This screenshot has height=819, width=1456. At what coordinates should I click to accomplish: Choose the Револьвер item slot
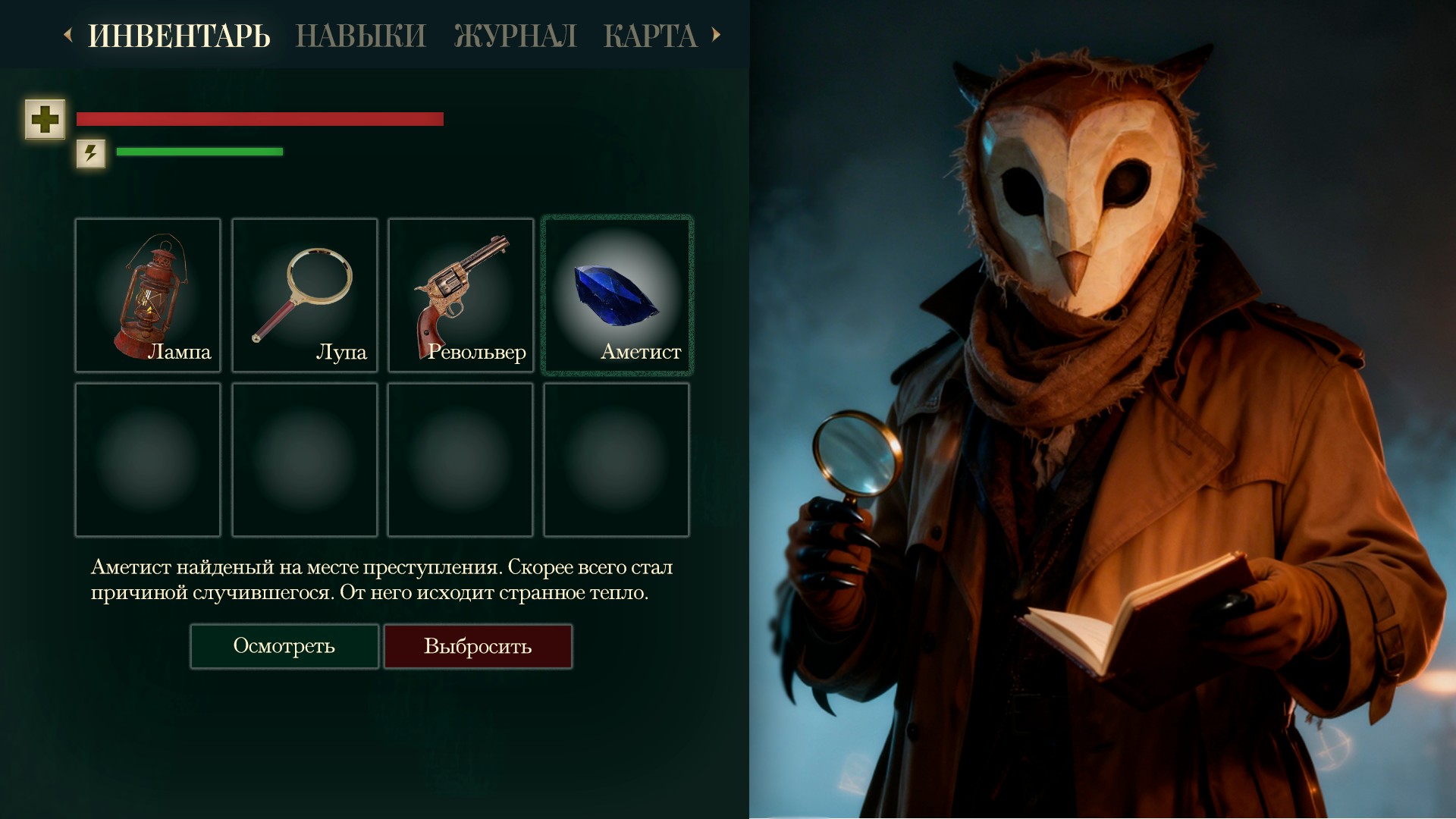point(460,295)
